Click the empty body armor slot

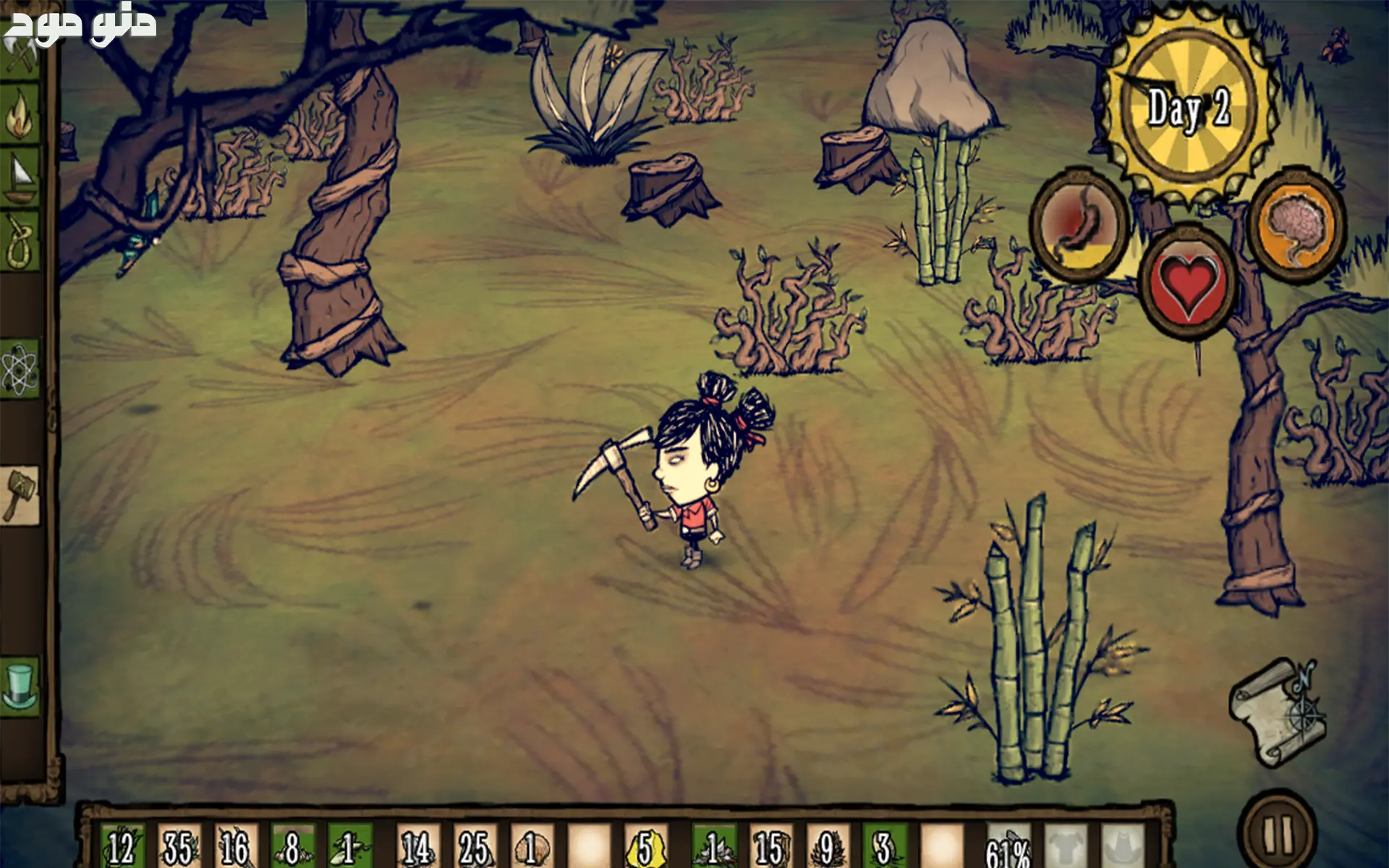tap(1065, 846)
